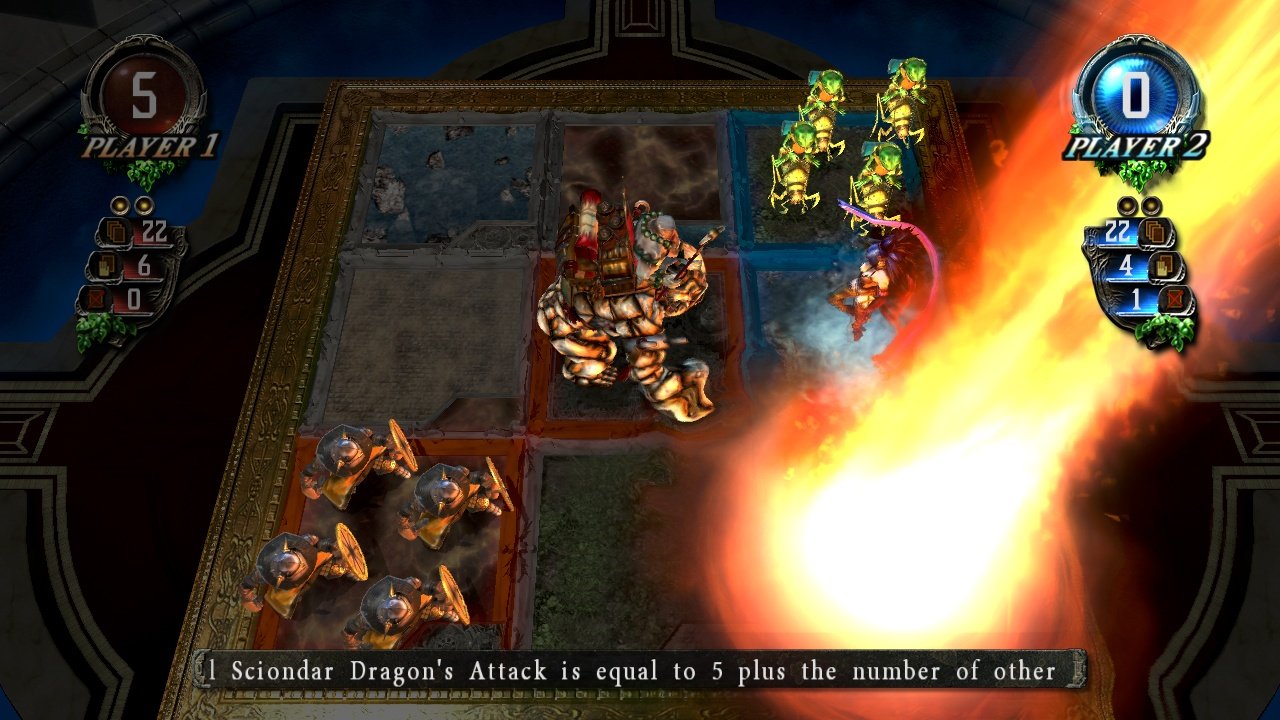The height and width of the screenshot is (720, 1280).
Task: Toggle Player 1's left mana orb
Action: tap(120, 206)
